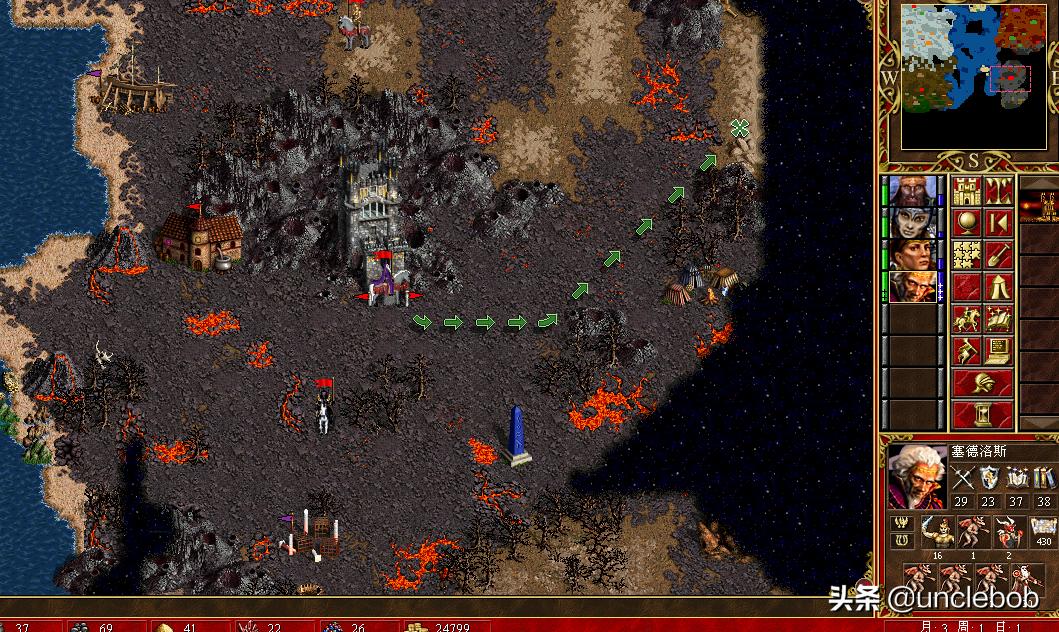Select the brown-haired woman hero portrait
1059x632 pixels.
tap(914, 255)
